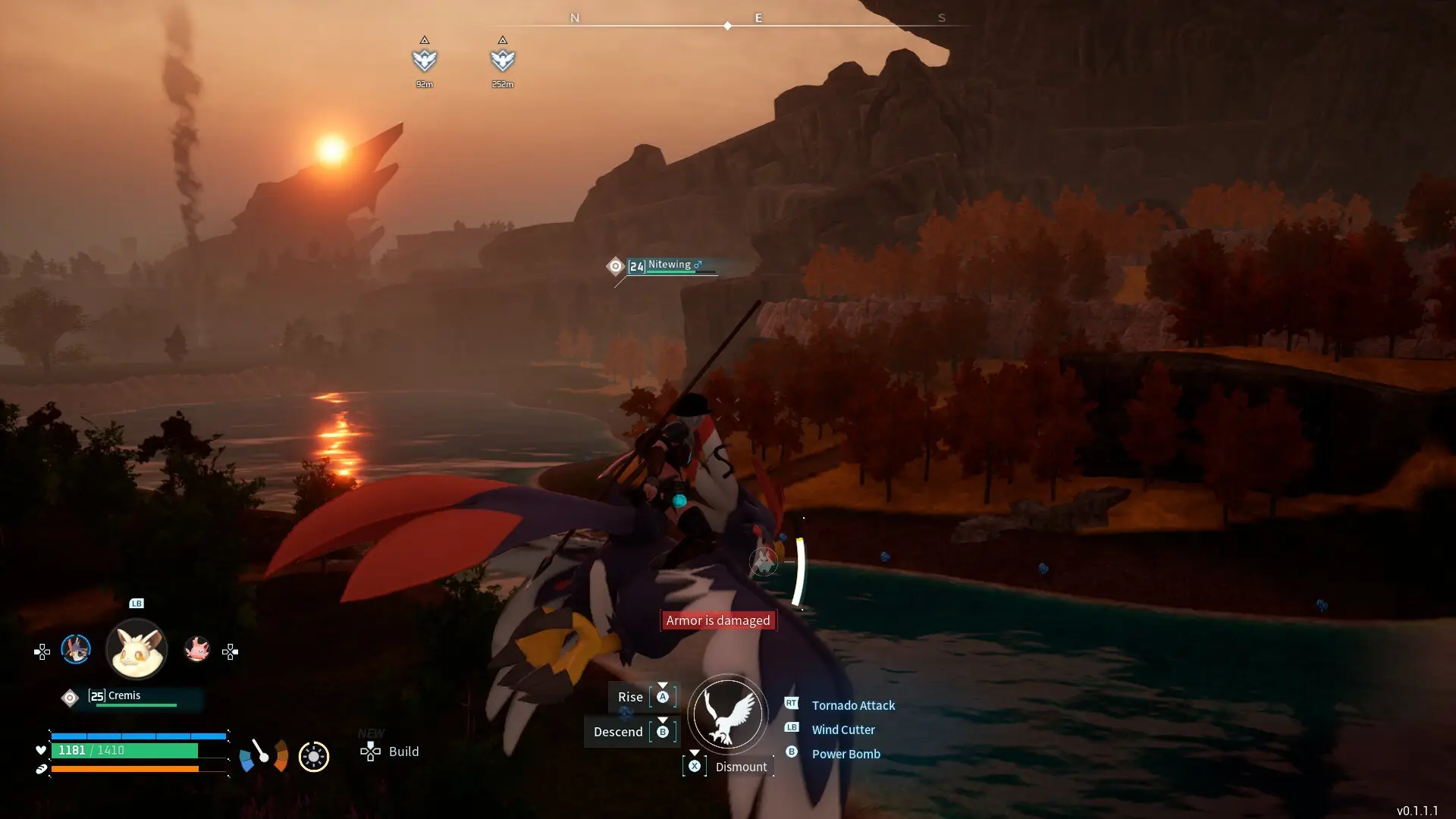Trigger the Power Bomb skill
This screenshot has width=1456, height=819.
(846, 754)
